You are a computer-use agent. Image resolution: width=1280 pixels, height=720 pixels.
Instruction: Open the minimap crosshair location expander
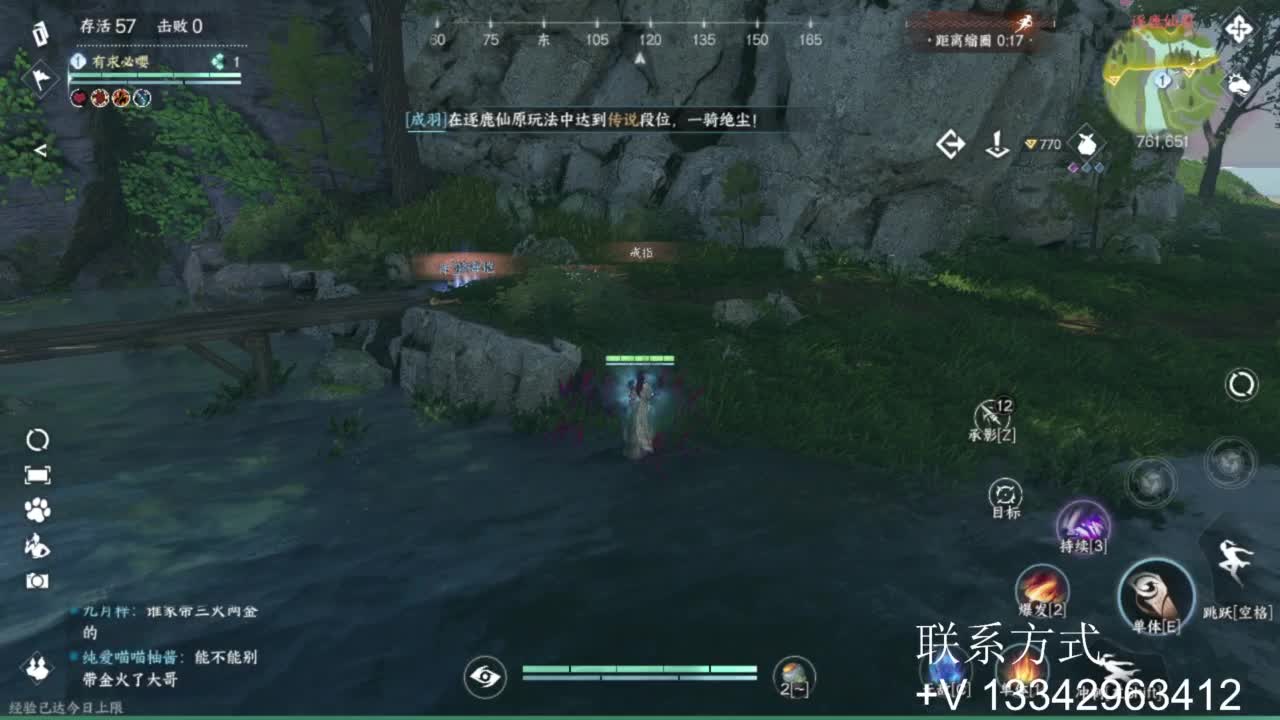pyautogui.click(x=1239, y=28)
